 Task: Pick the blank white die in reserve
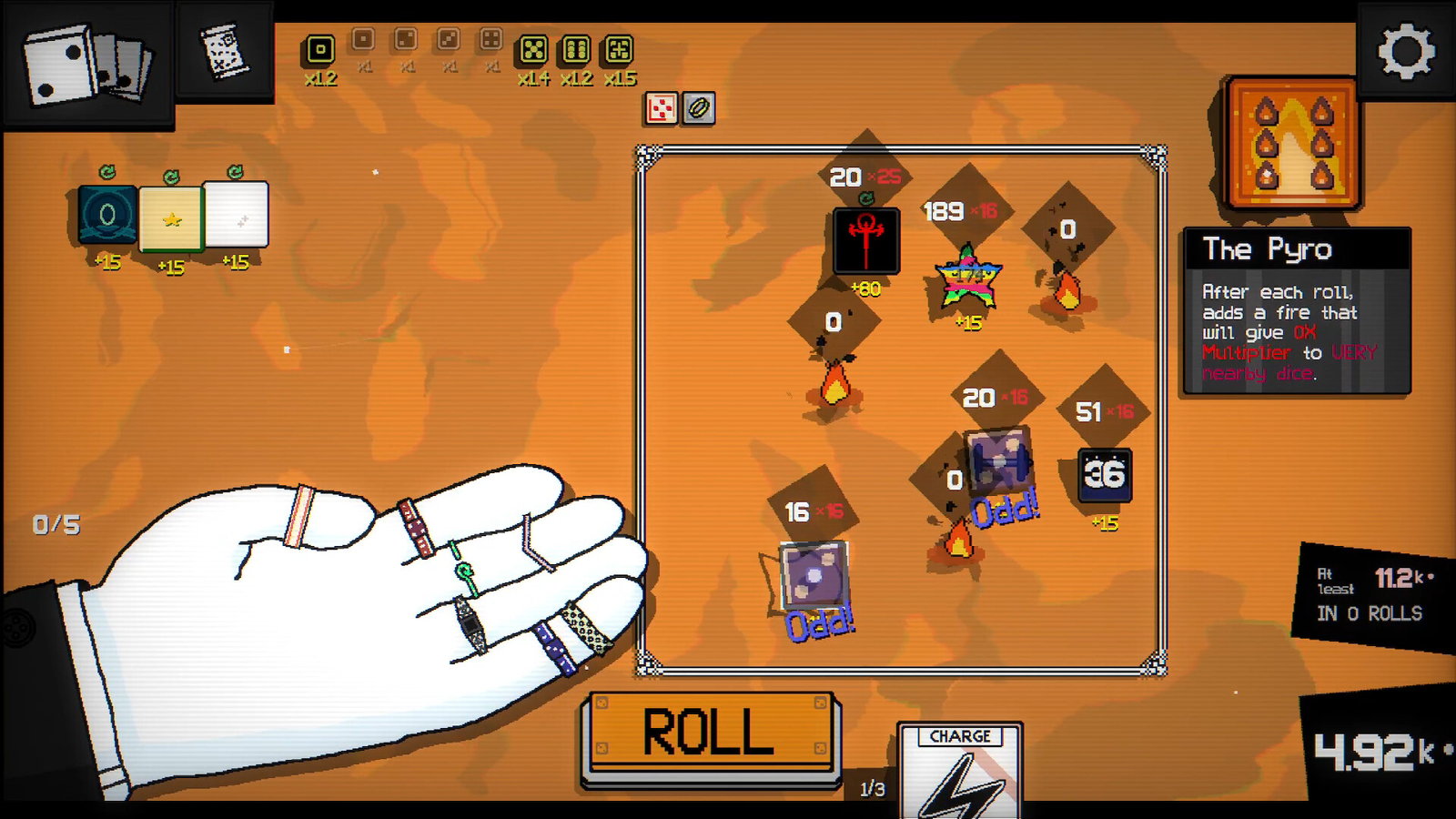coord(236,215)
